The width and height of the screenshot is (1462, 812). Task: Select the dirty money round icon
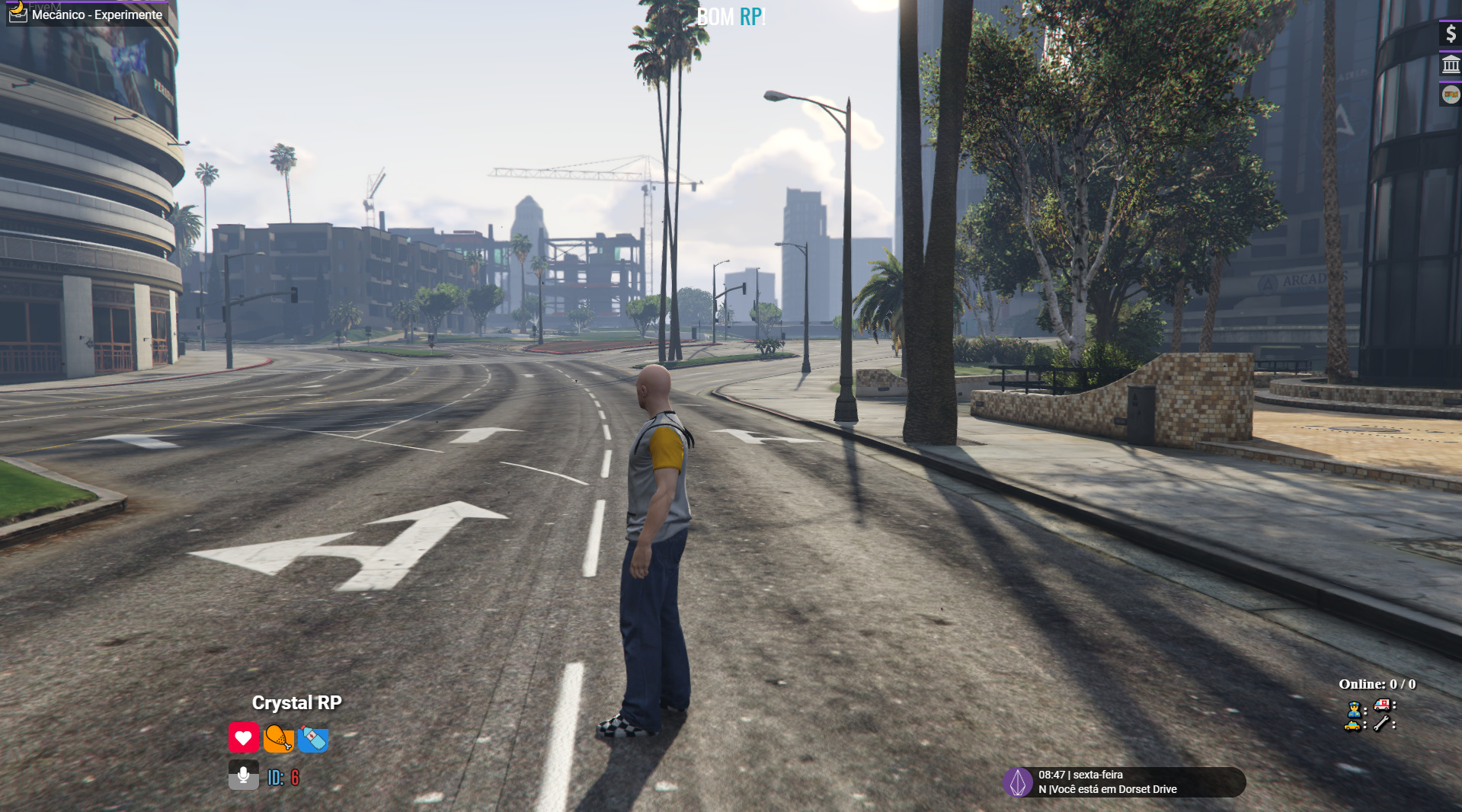(1451, 95)
